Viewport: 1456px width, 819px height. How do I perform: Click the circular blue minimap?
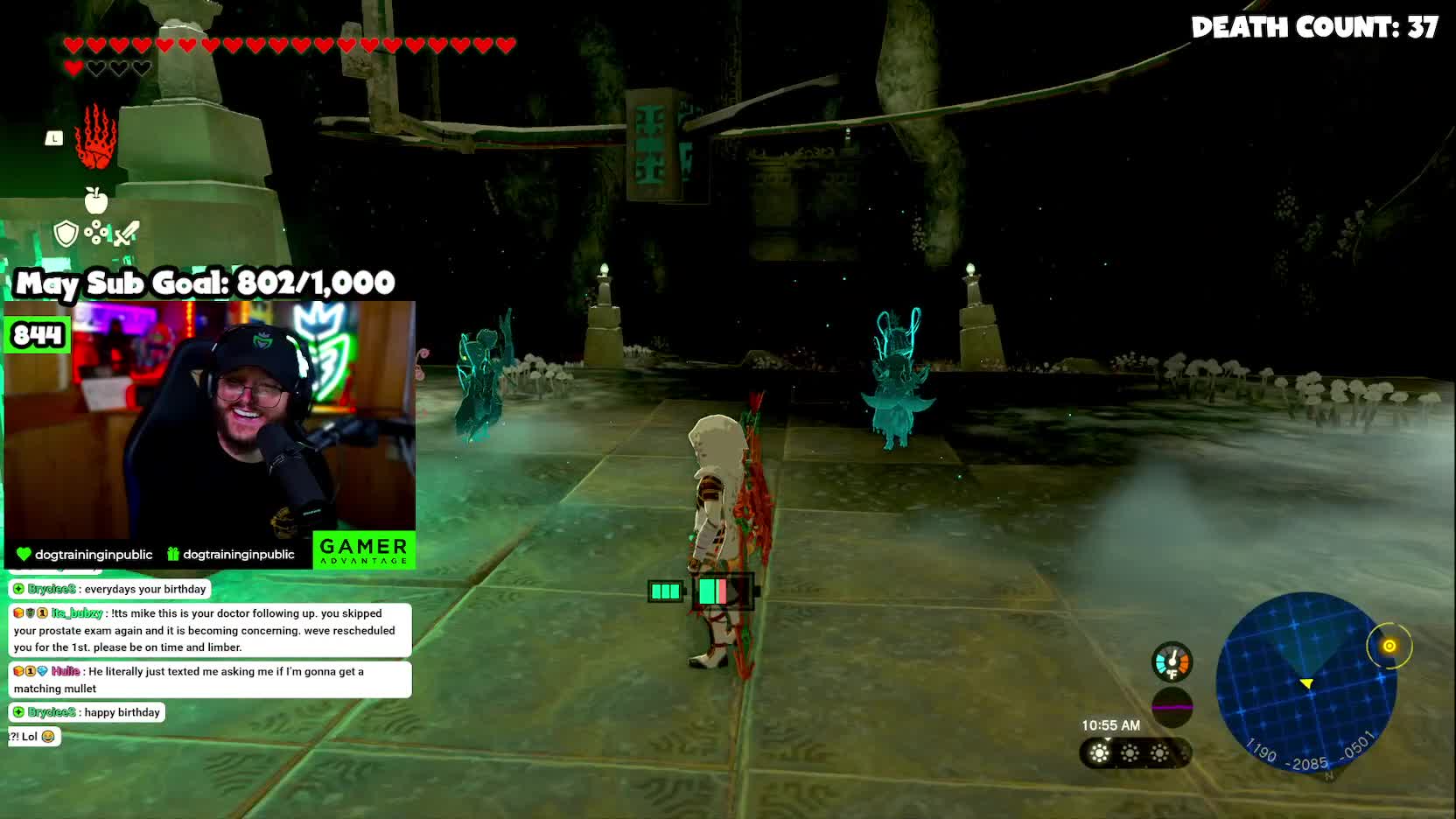[1305, 682]
